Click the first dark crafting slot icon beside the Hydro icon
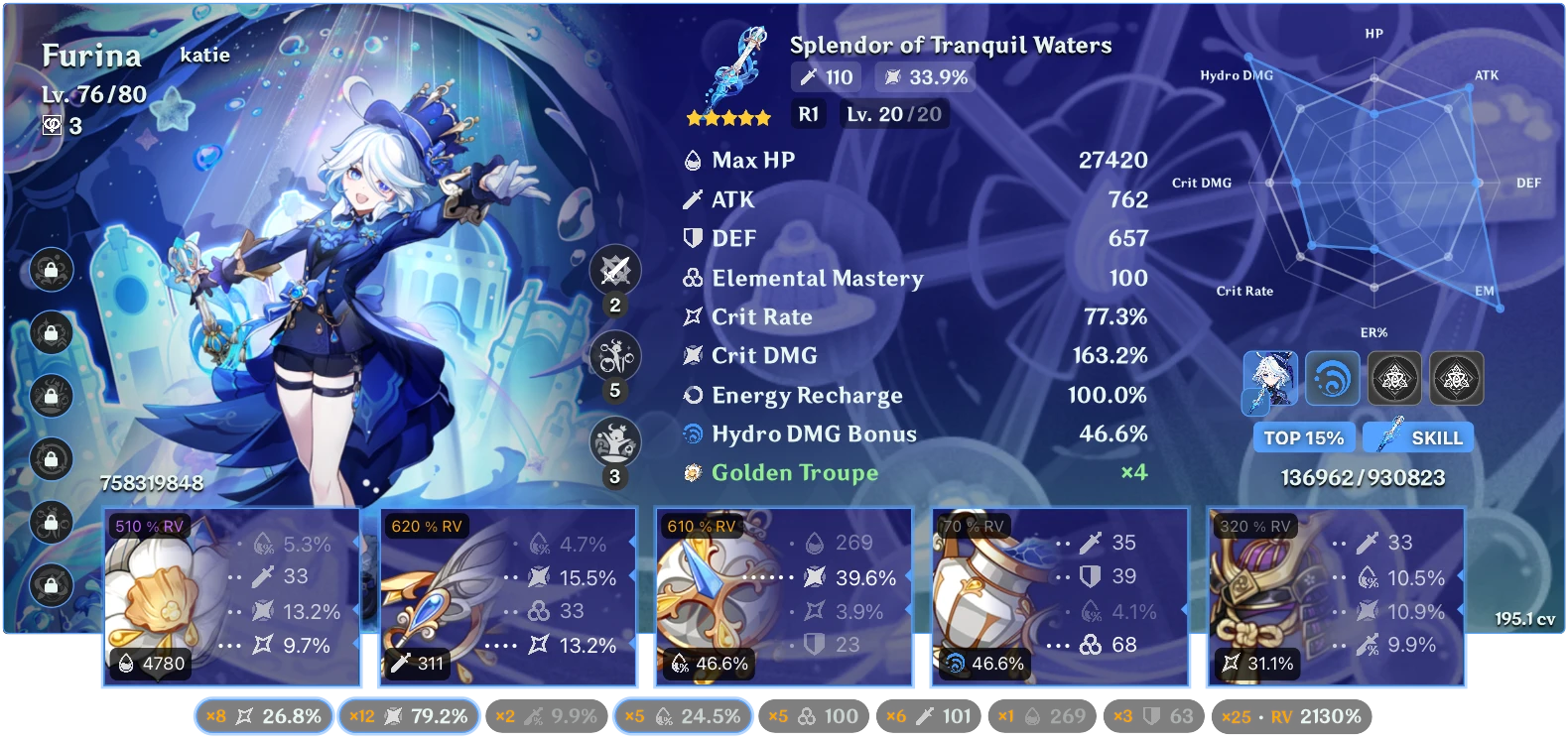The image size is (1568, 741). click(x=1393, y=378)
